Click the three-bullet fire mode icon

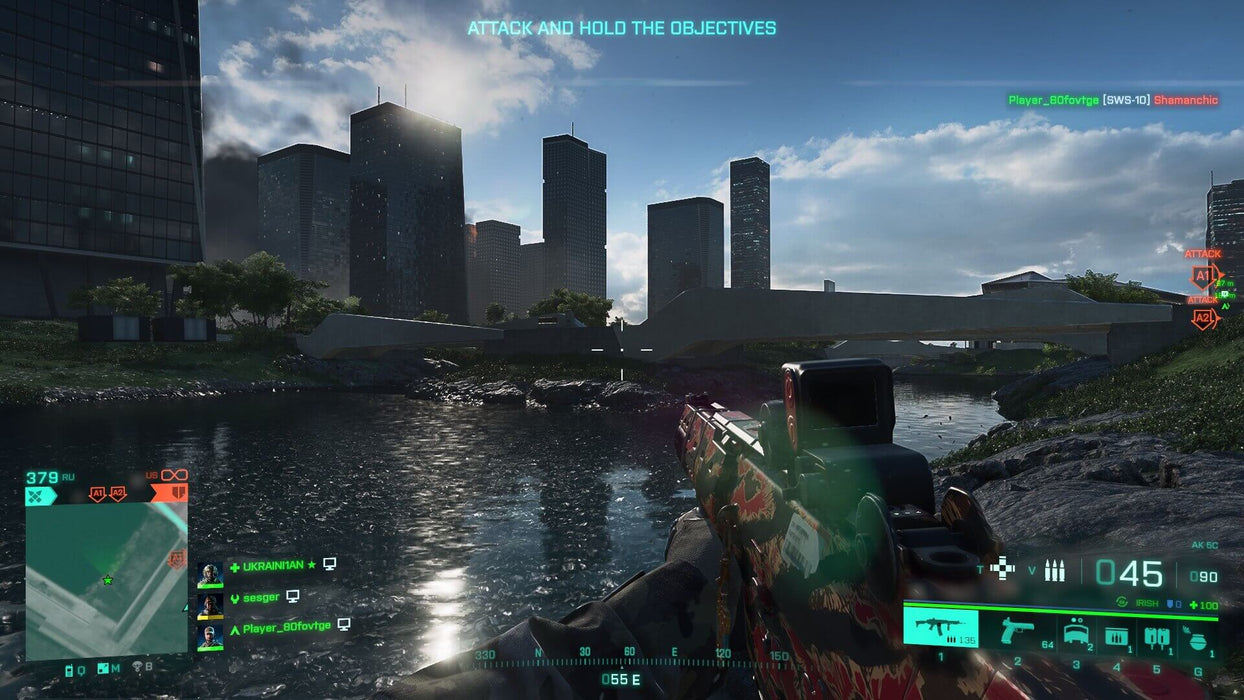click(x=1054, y=571)
